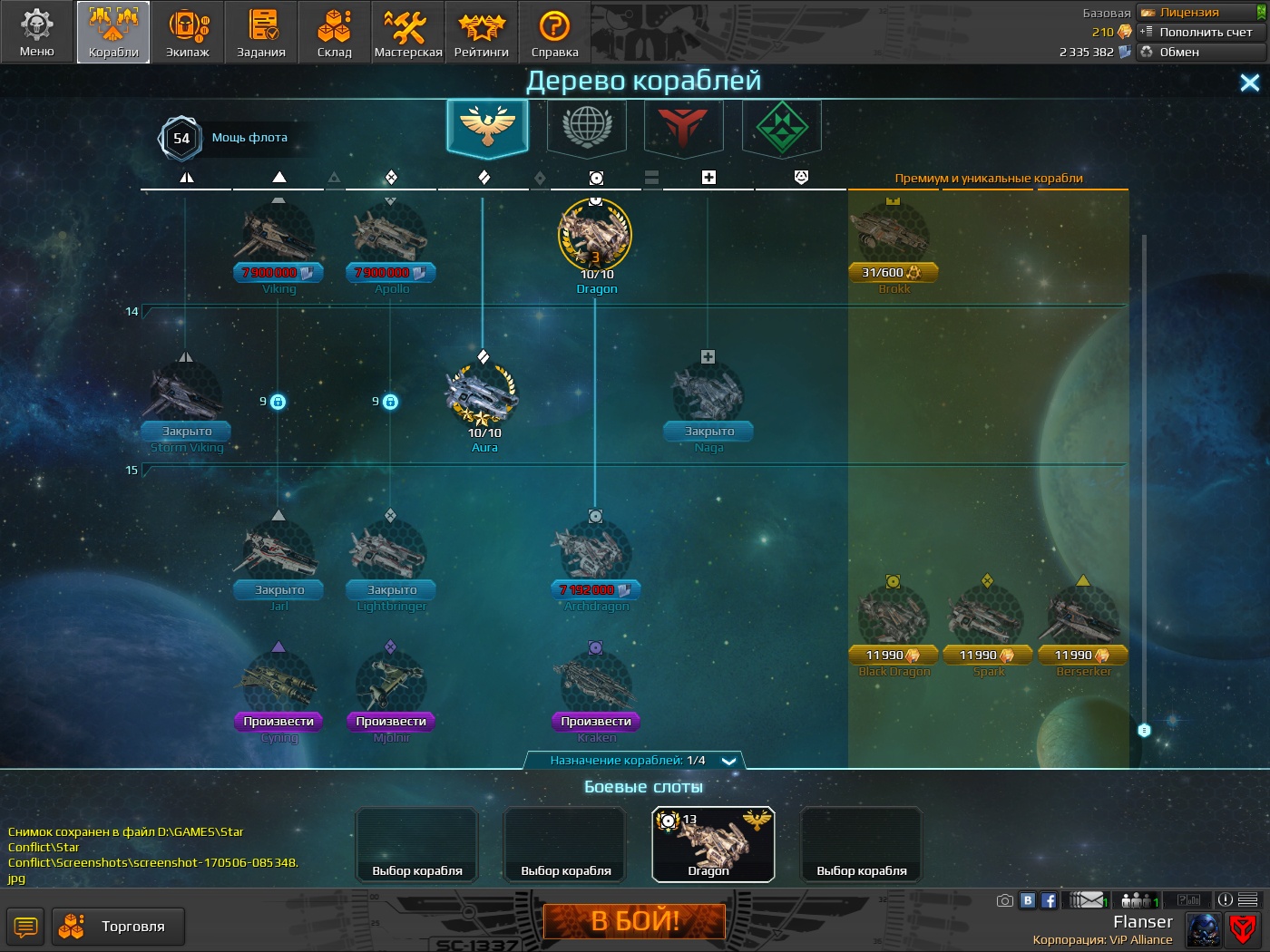Click Произвести under the Kraken ship

pyautogui.click(x=596, y=722)
